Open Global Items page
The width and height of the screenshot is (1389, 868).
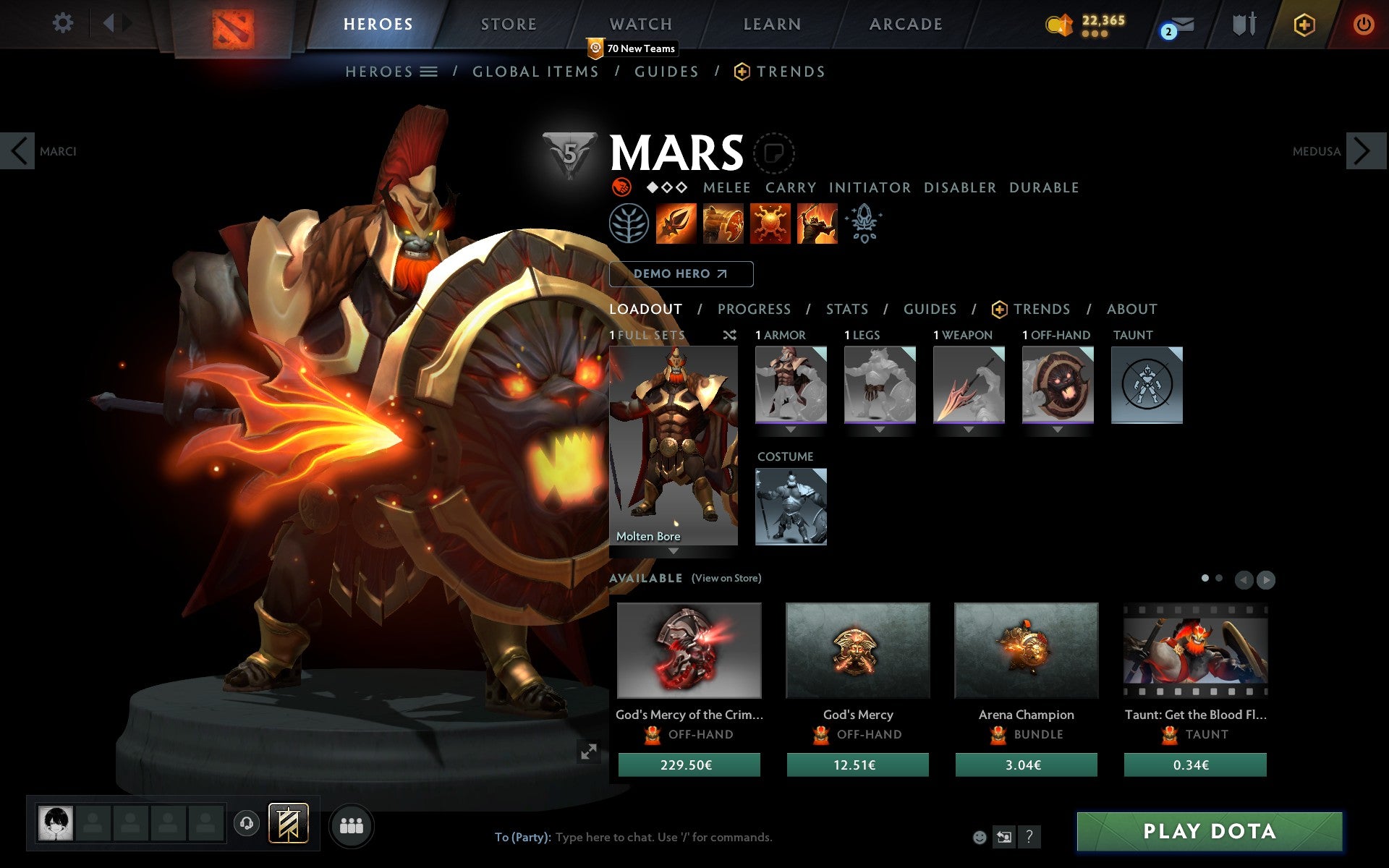[x=535, y=72]
